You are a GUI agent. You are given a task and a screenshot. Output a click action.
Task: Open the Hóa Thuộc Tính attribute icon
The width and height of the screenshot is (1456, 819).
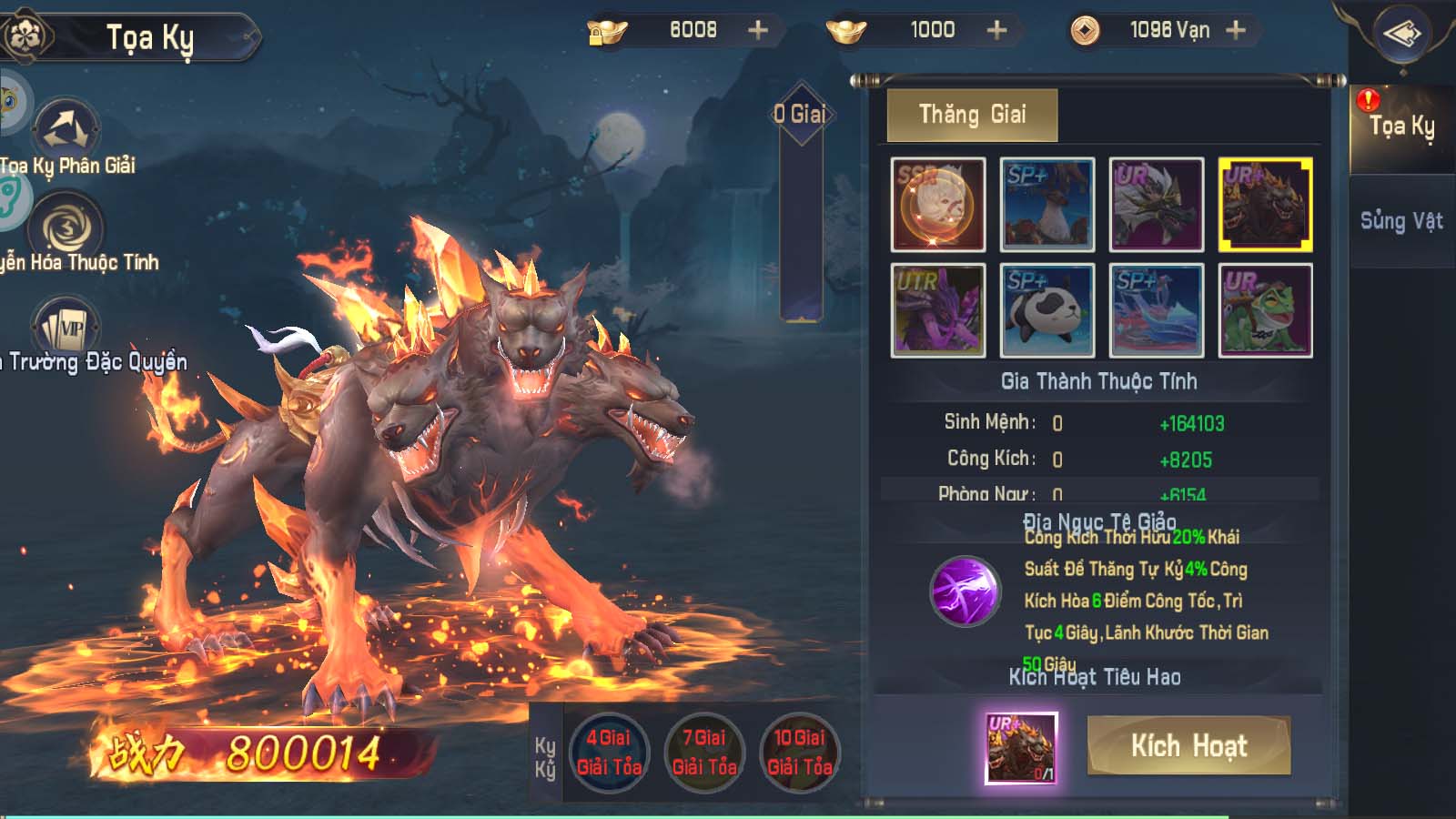(66, 227)
